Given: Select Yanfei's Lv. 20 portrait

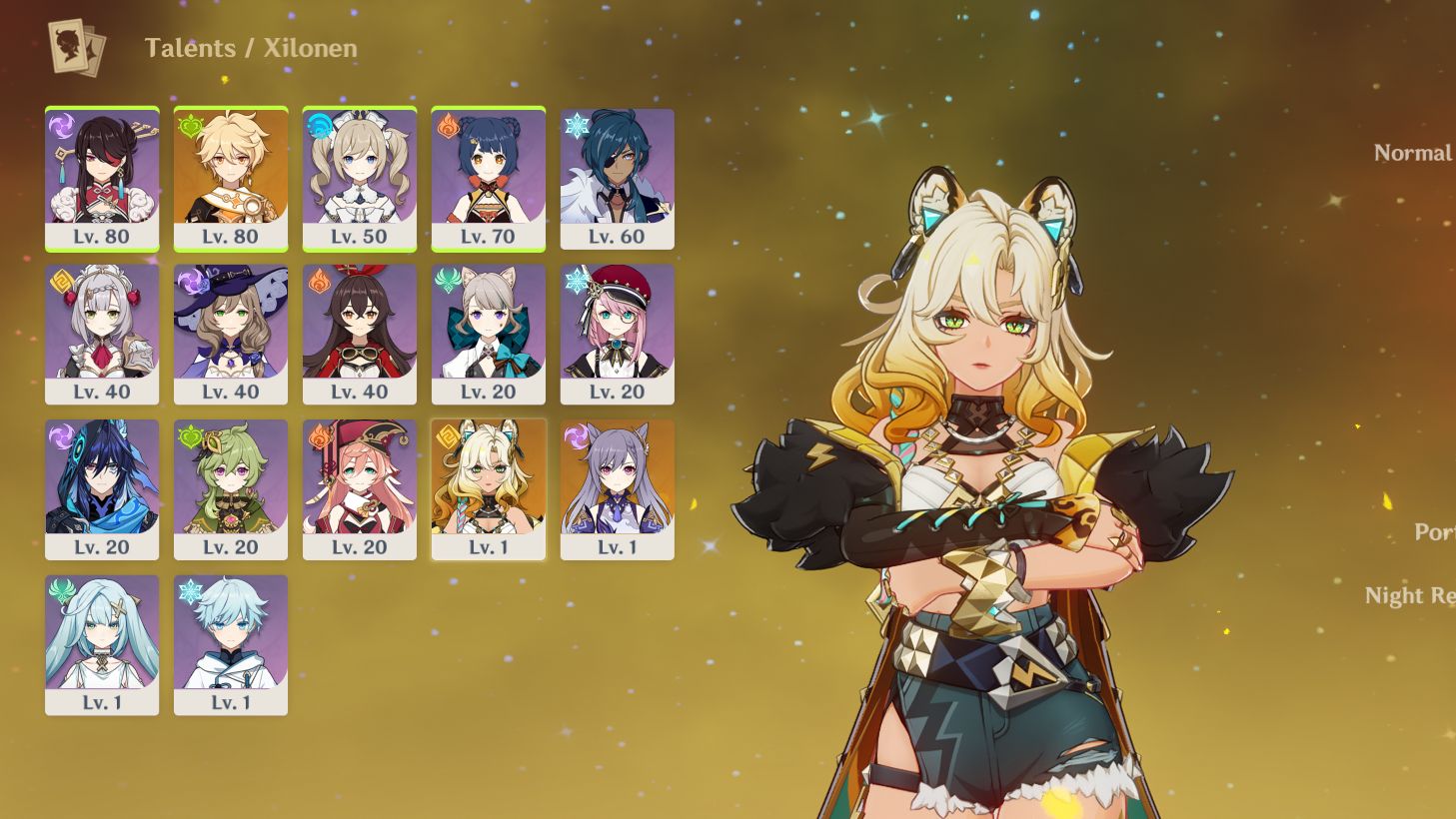Looking at the screenshot, I should pyautogui.click(x=360, y=487).
